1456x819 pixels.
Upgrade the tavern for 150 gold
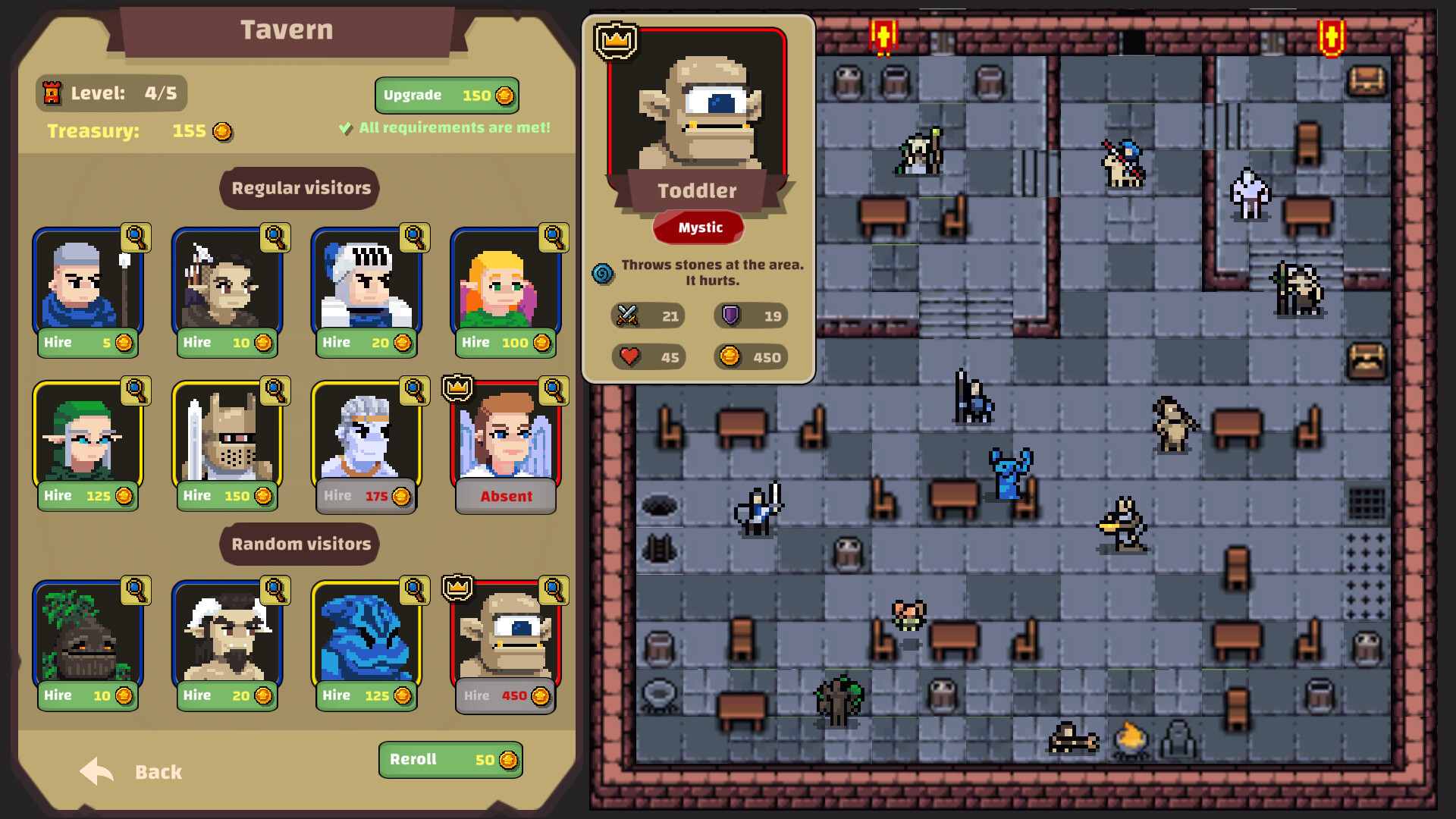pyautogui.click(x=446, y=95)
